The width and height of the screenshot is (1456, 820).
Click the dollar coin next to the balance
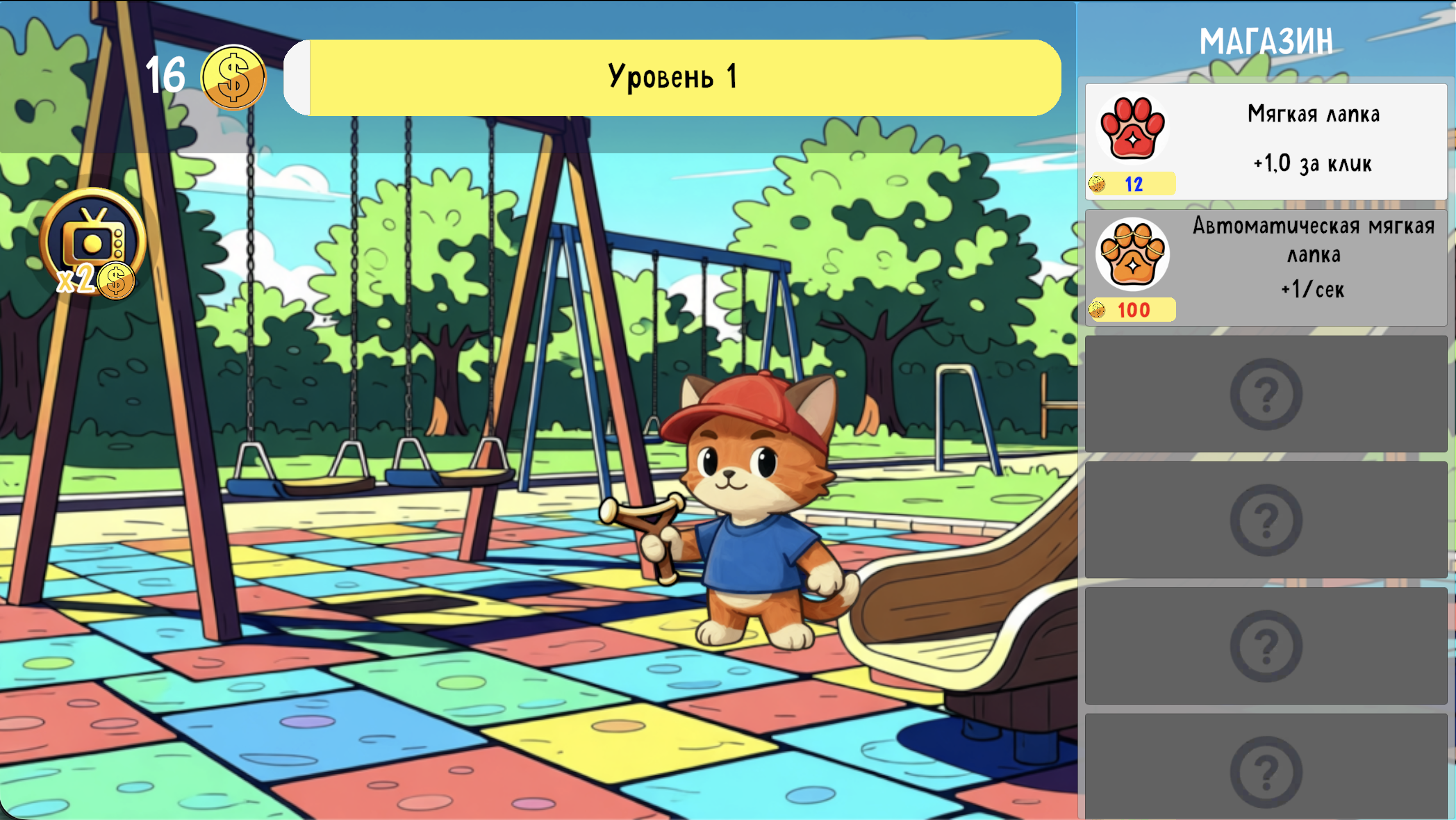point(235,76)
